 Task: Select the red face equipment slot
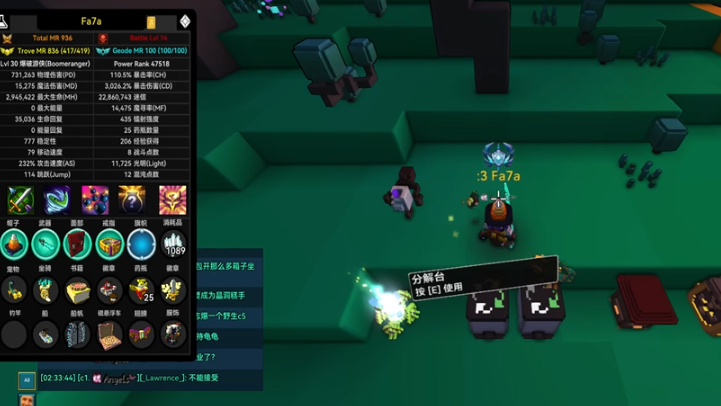pos(78,244)
